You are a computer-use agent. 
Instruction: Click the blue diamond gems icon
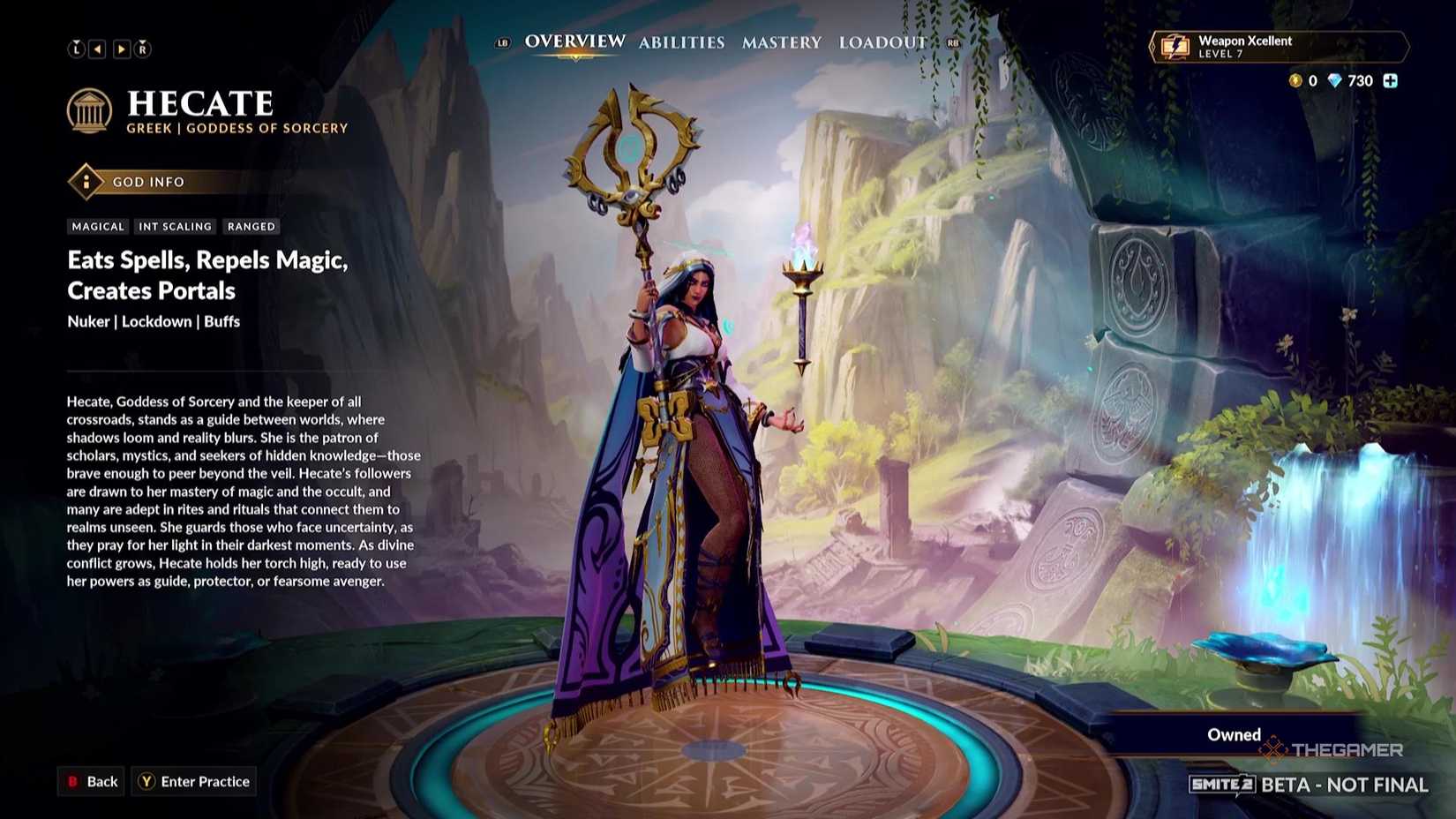[1335, 81]
